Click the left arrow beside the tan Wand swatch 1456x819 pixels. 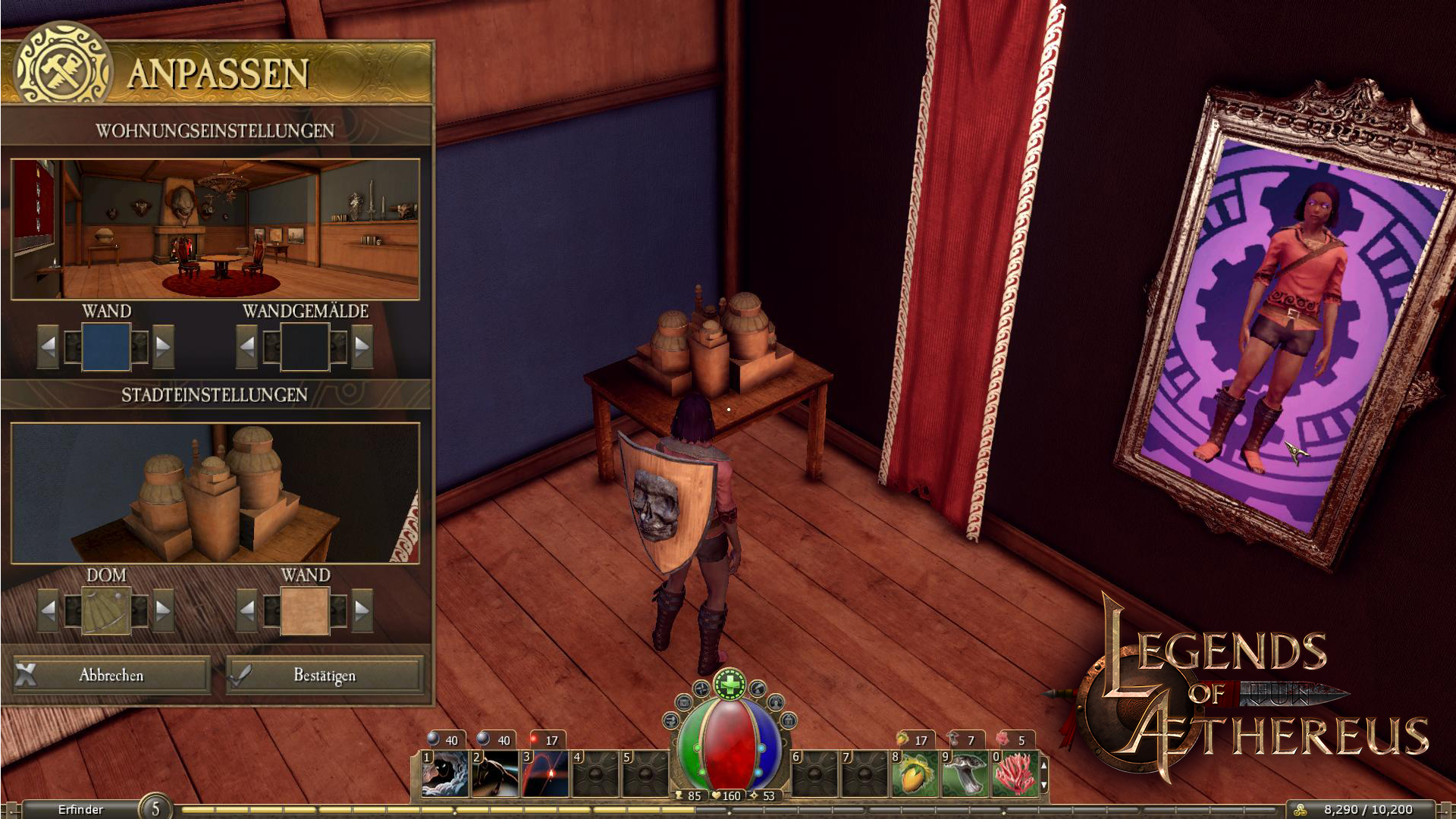pos(247,610)
